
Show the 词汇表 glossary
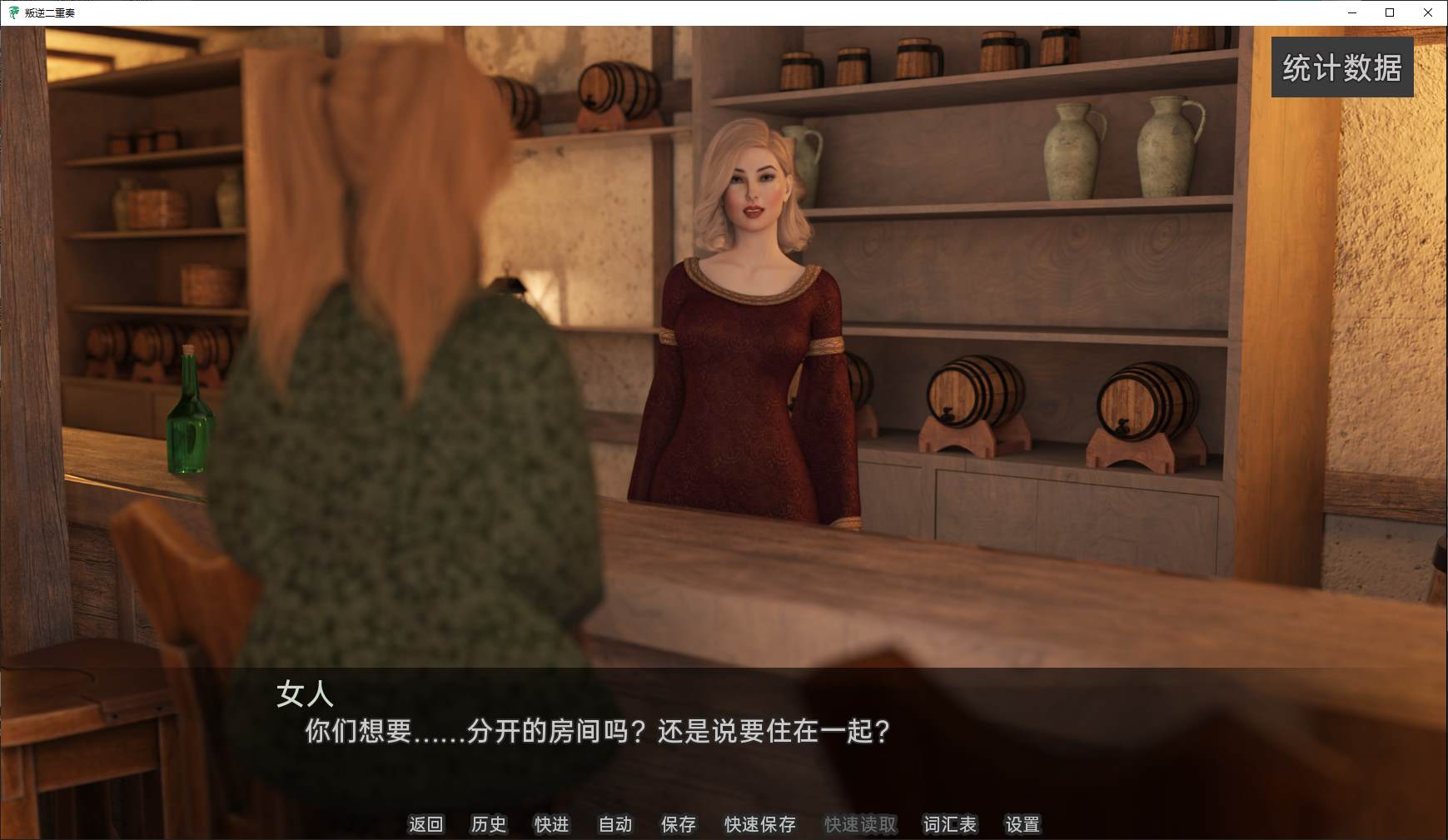pyautogui.click(x=949, y=824)
